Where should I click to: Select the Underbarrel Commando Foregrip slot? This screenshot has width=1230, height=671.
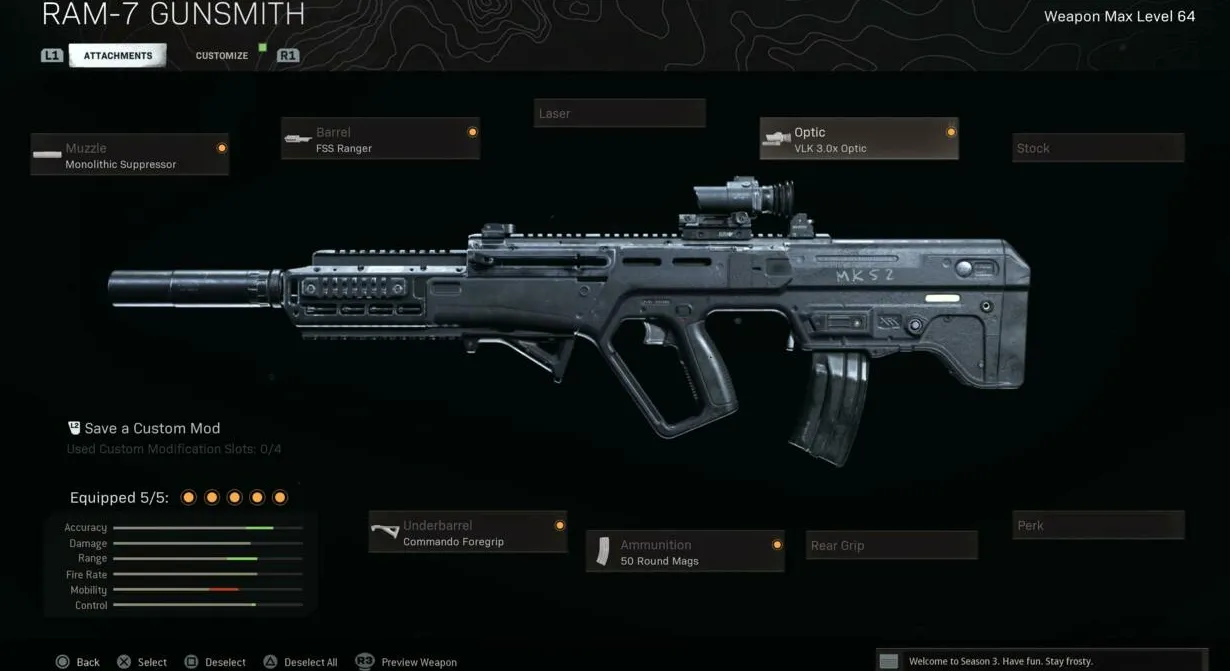pos(468,532)
